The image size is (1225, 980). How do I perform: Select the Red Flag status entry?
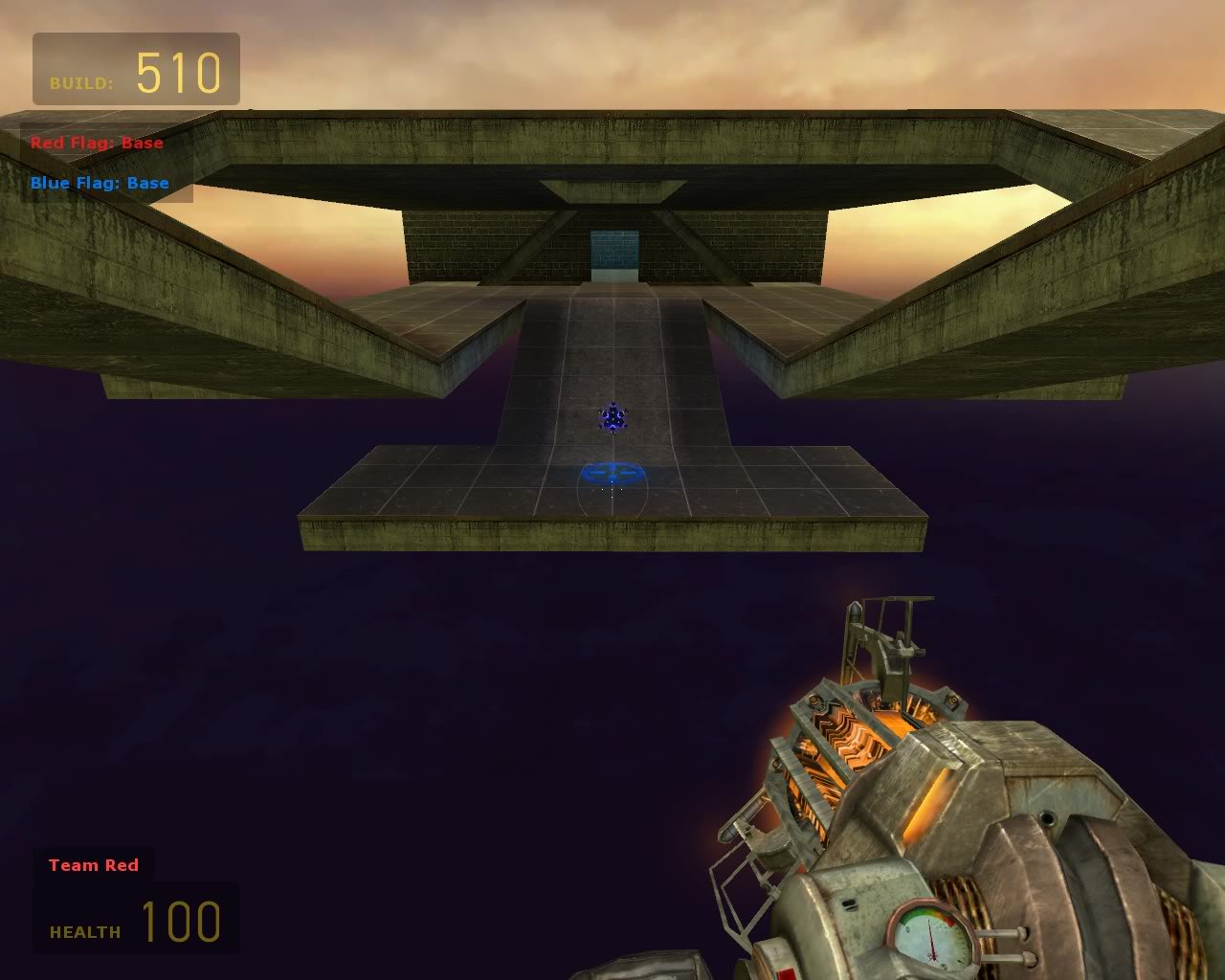97,144
